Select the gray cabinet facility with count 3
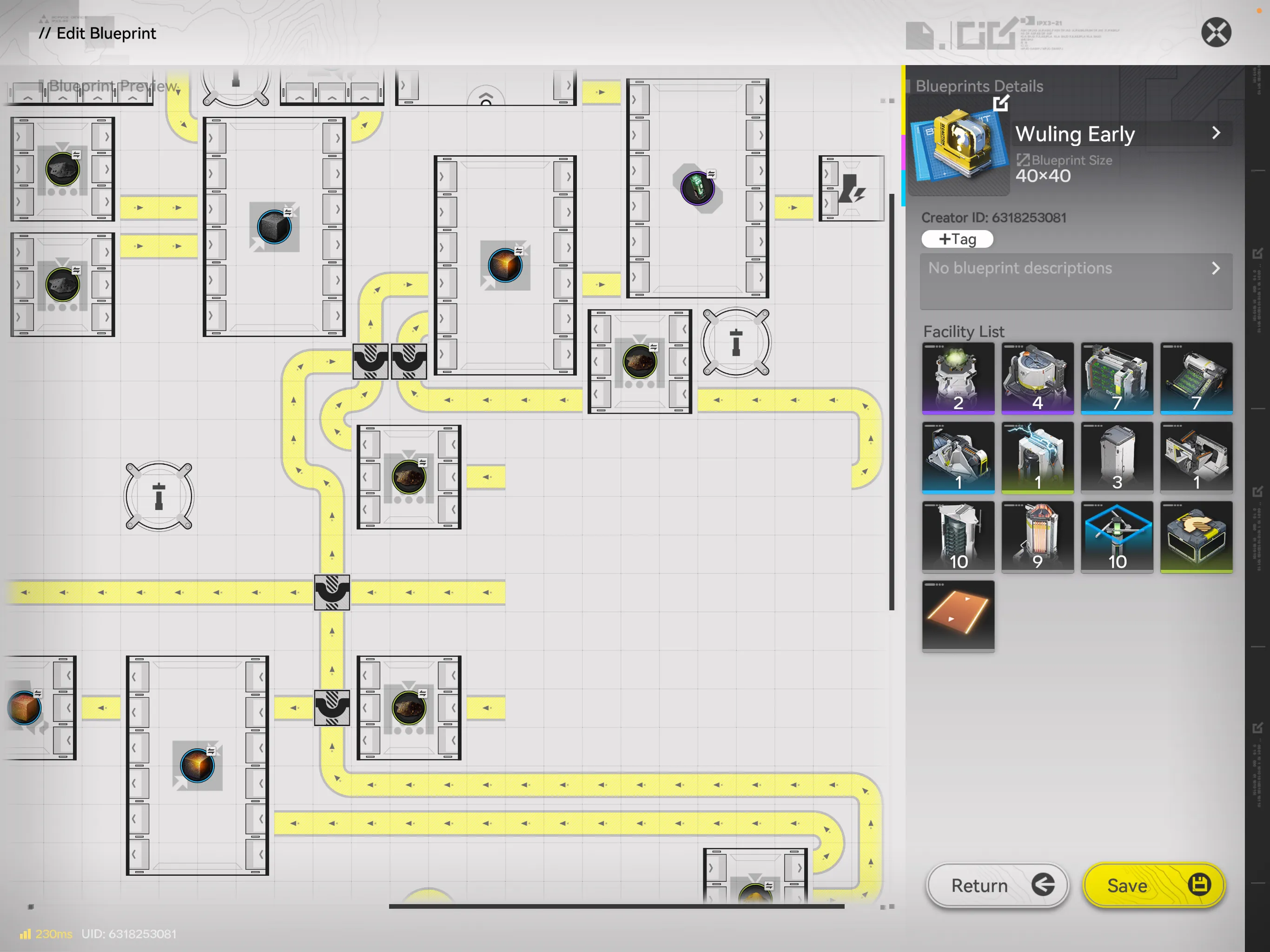Viewport: 1270px width, 952px height. pyautogui.click(x=1116, y=457)
